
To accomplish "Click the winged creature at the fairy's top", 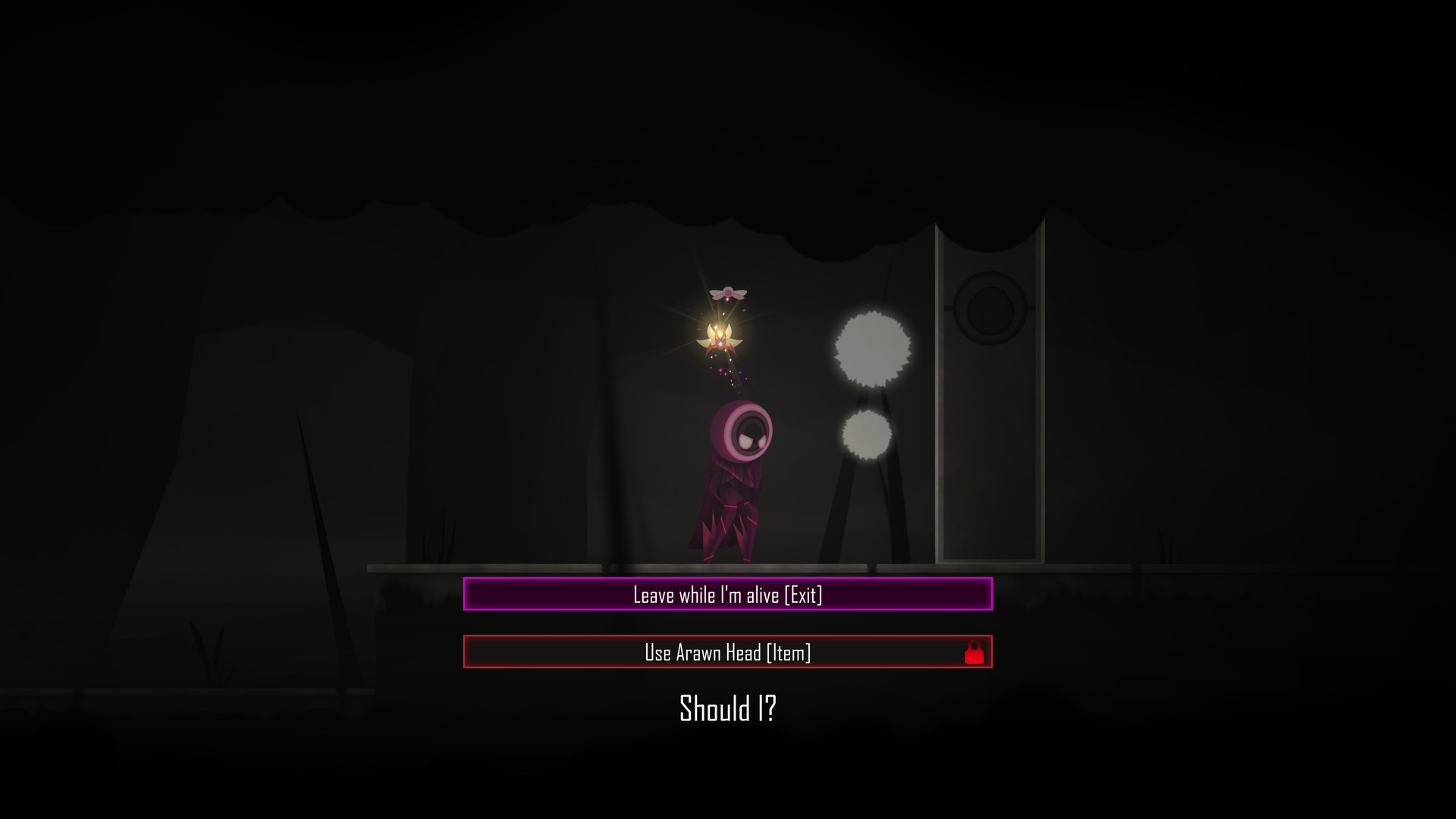I will coord(726,292).
